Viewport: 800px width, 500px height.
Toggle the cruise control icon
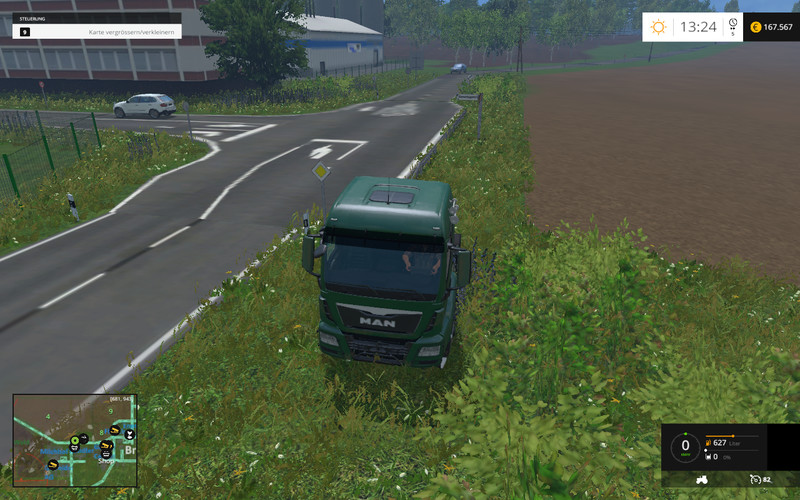click(x=755, y=480)
